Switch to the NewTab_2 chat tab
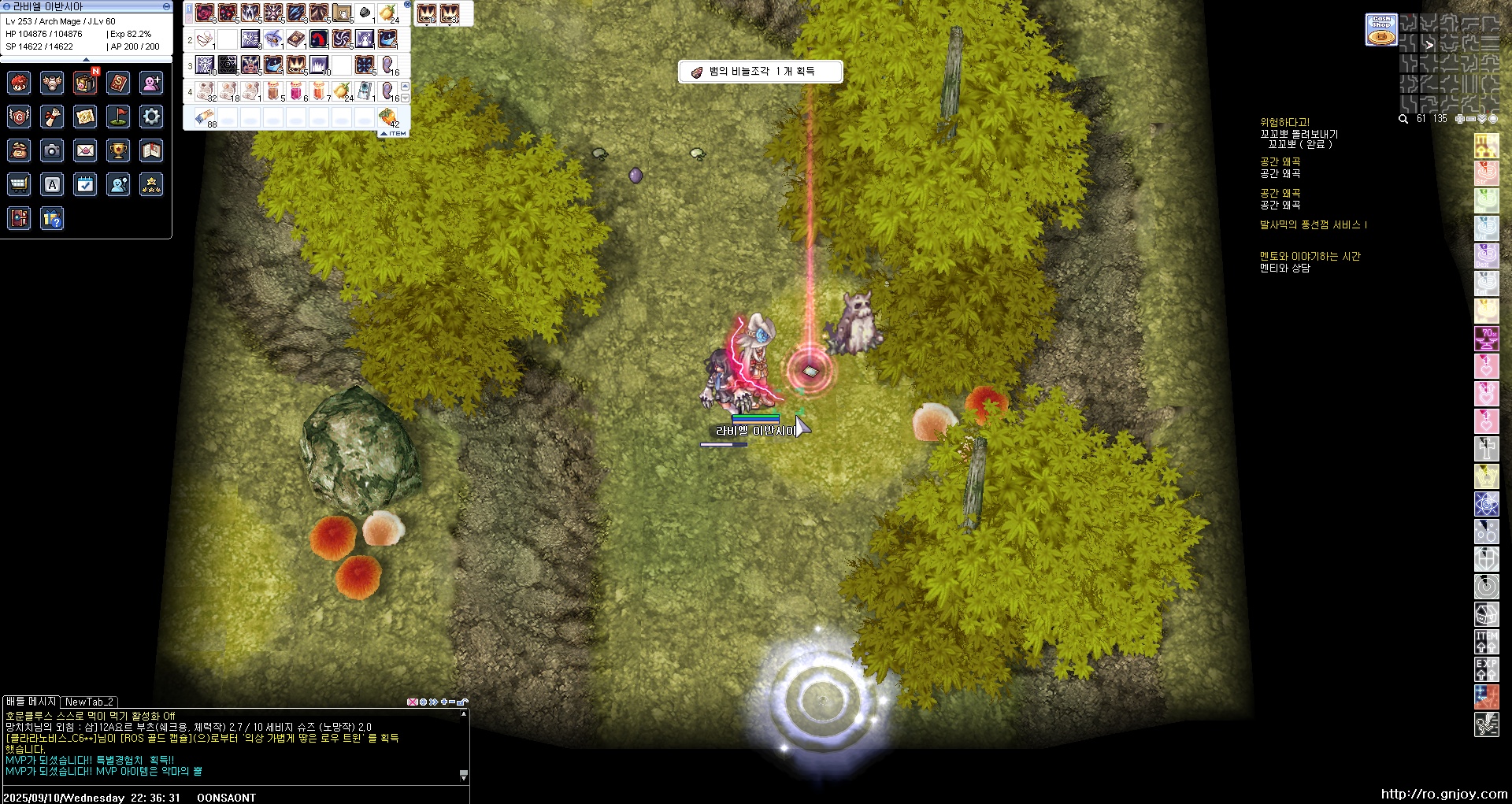 click(x=89, y=702)
